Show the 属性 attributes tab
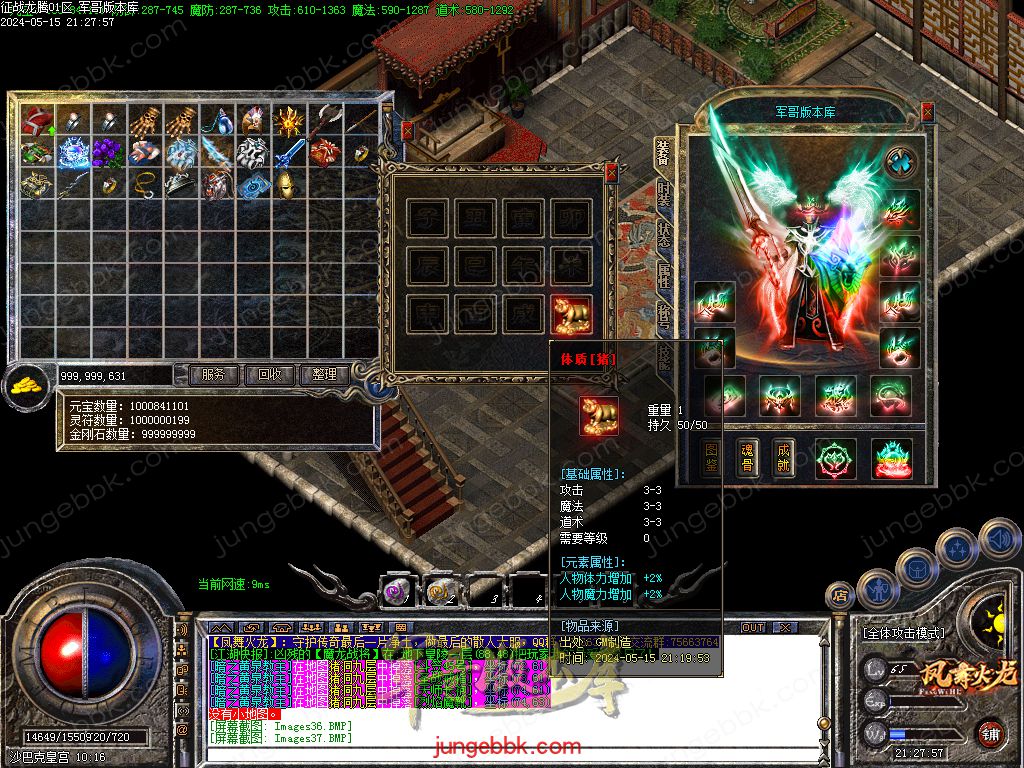Image resolution: width=1024 pixels, height=768 pixels. (x=664, y=277)
